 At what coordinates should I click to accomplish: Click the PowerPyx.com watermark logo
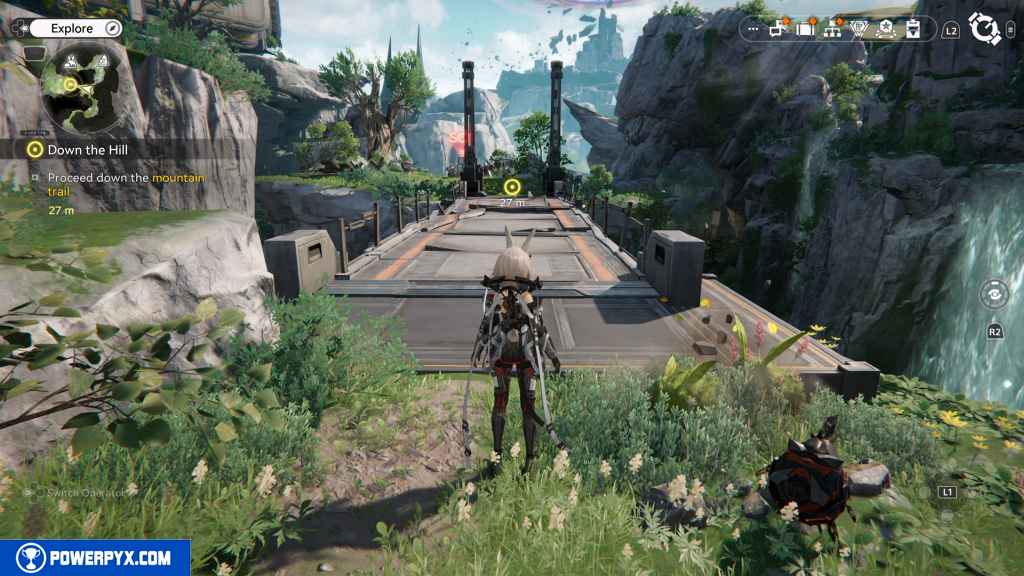(x=95, y=558)
